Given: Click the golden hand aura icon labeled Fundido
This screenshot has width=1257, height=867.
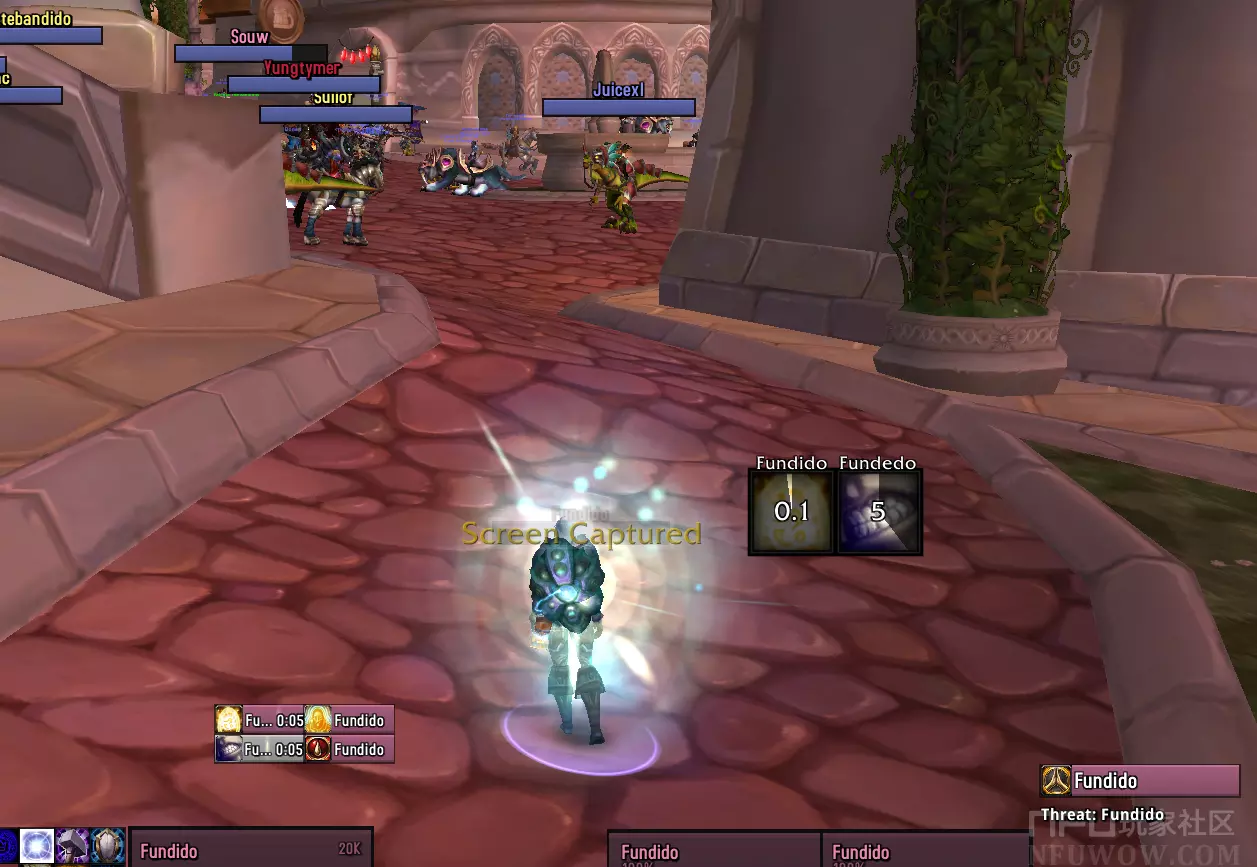Looking at the screenshot, I should tap(792, 512).
